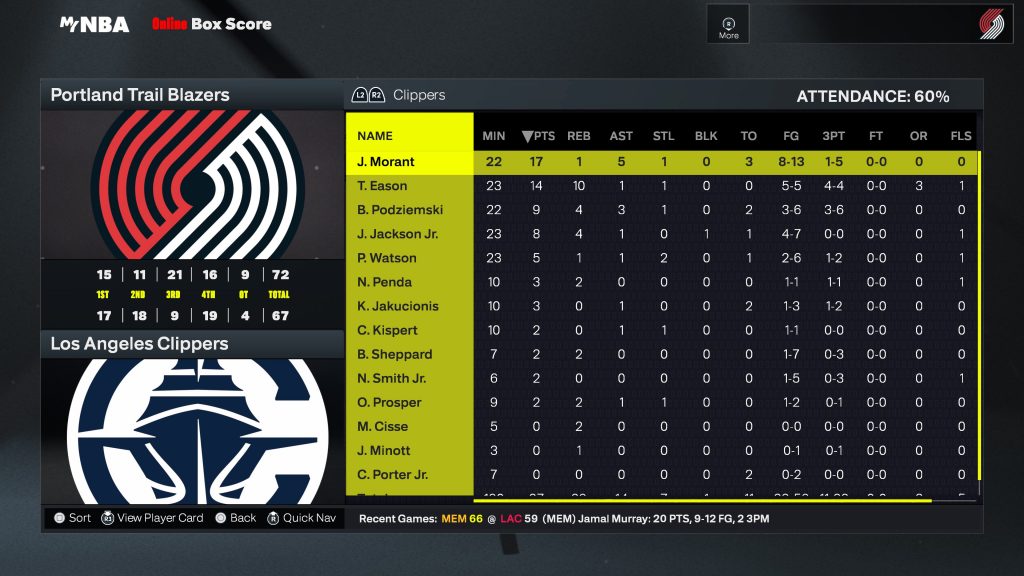This screenshot has height=576, width=1024.
Task: Choose K. Jakucionis in the list
Action: pos(398,306)
